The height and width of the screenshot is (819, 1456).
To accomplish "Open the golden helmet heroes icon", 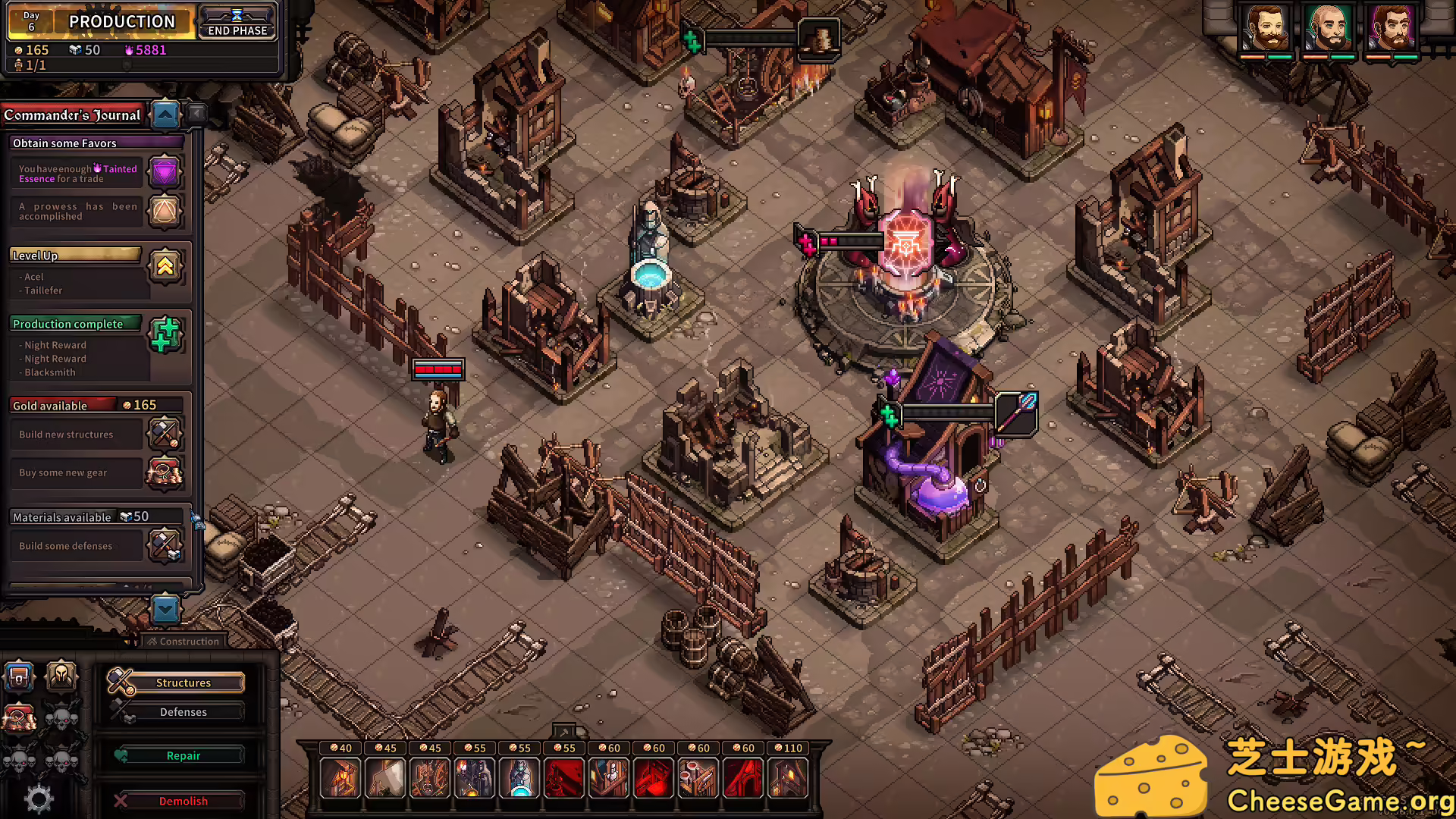I will (x=61, y=675).
